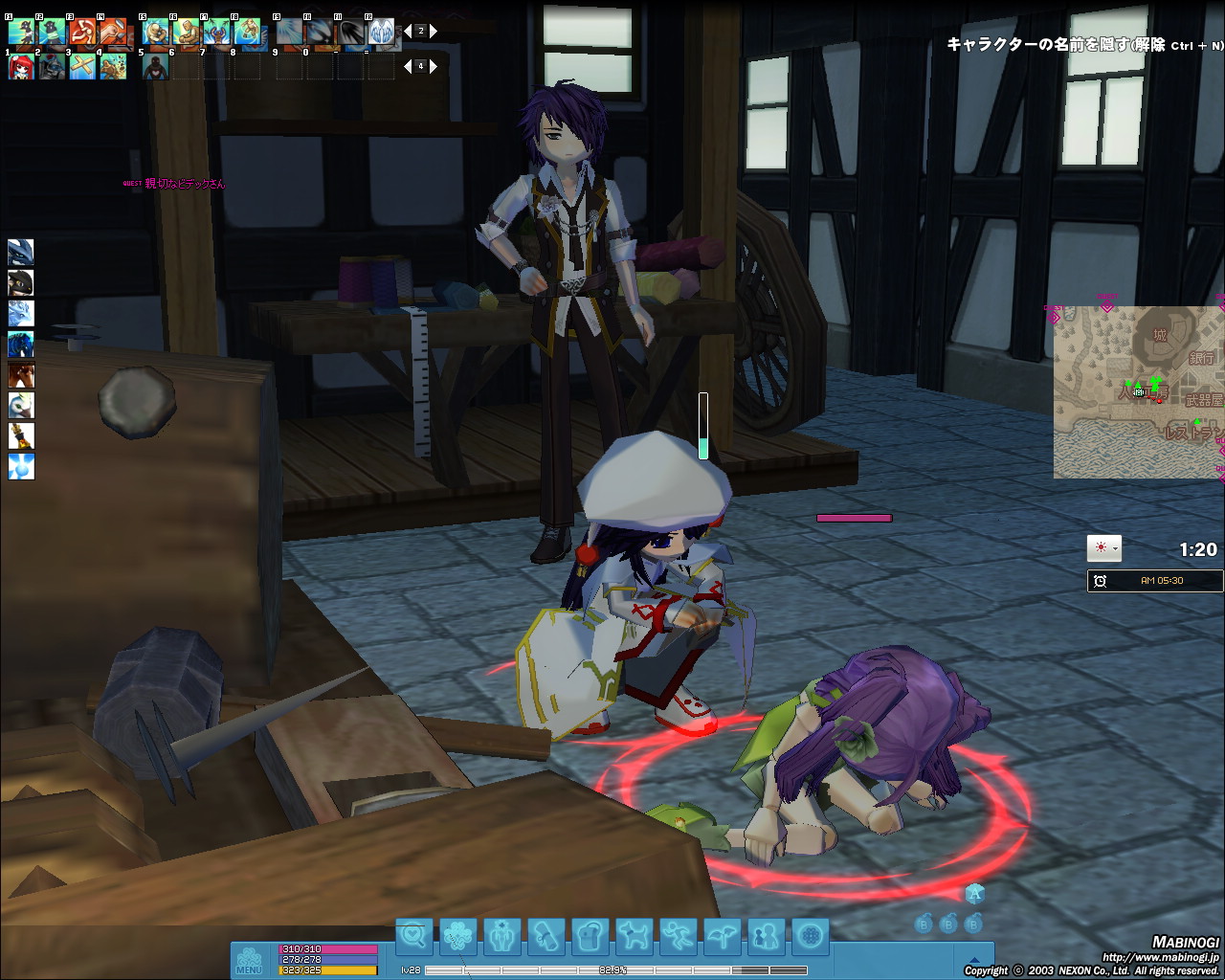This screenshot has width=1225, height=980.
Task: Use the red-haired girl hotbar slot
Action: pos(21,66)
